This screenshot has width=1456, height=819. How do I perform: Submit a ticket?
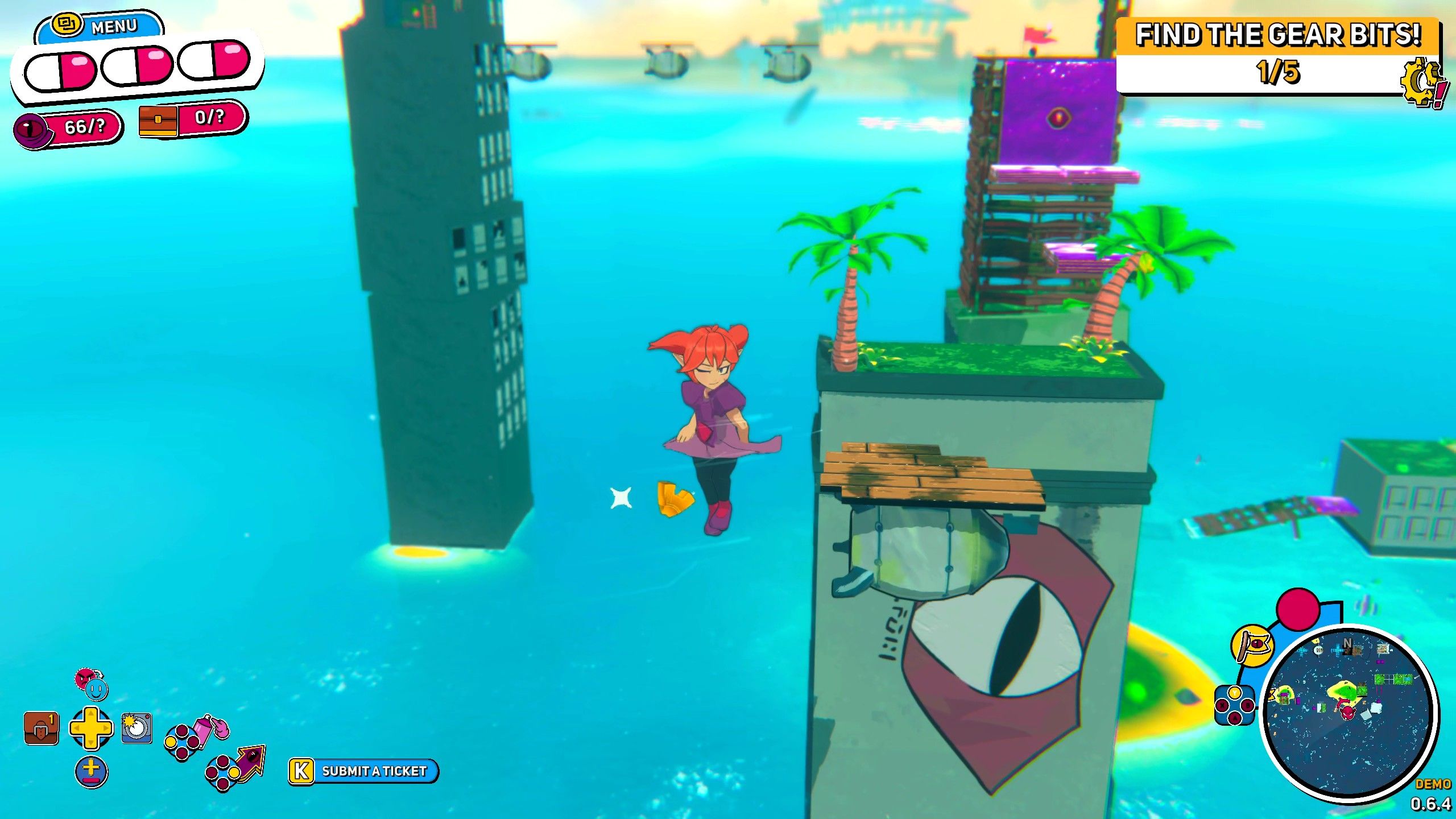coord(364,771)
